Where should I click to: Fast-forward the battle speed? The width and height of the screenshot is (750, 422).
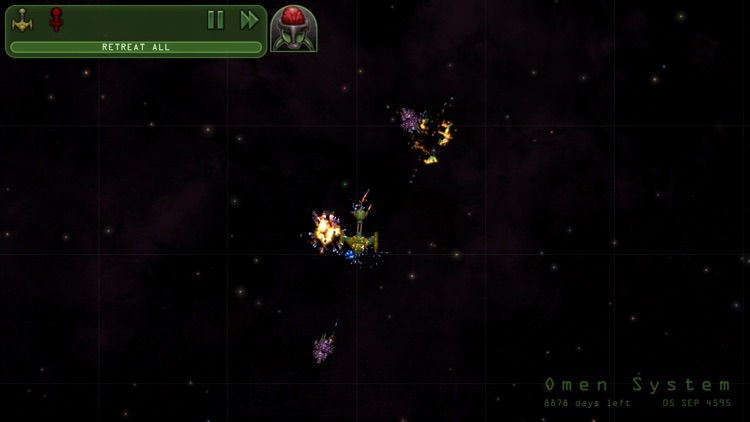[x=249, y=20]
